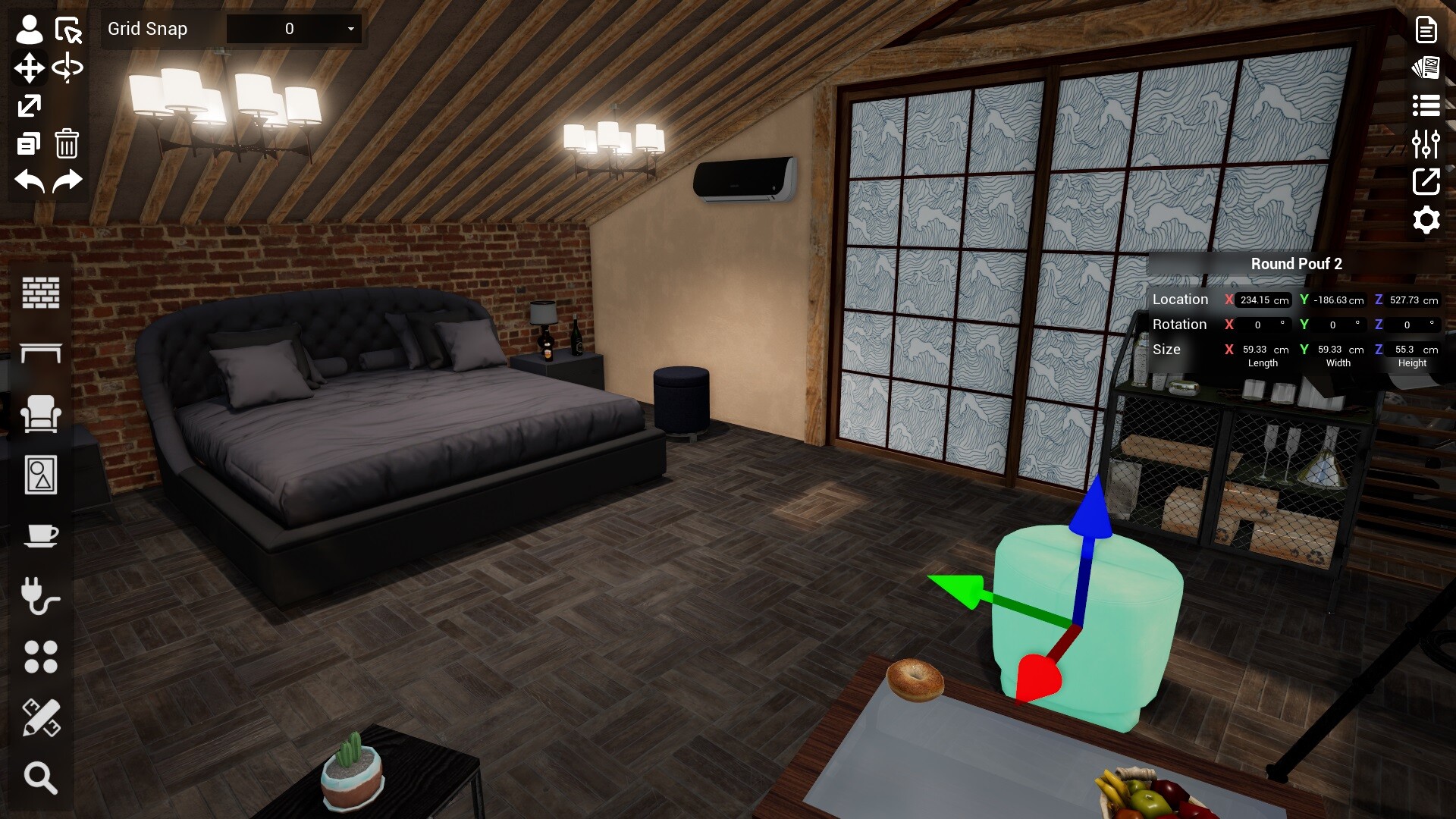Screen dimensions: 1456x819
Task: Open the Search tool in the left sidebar
Action: click(41, 777)
